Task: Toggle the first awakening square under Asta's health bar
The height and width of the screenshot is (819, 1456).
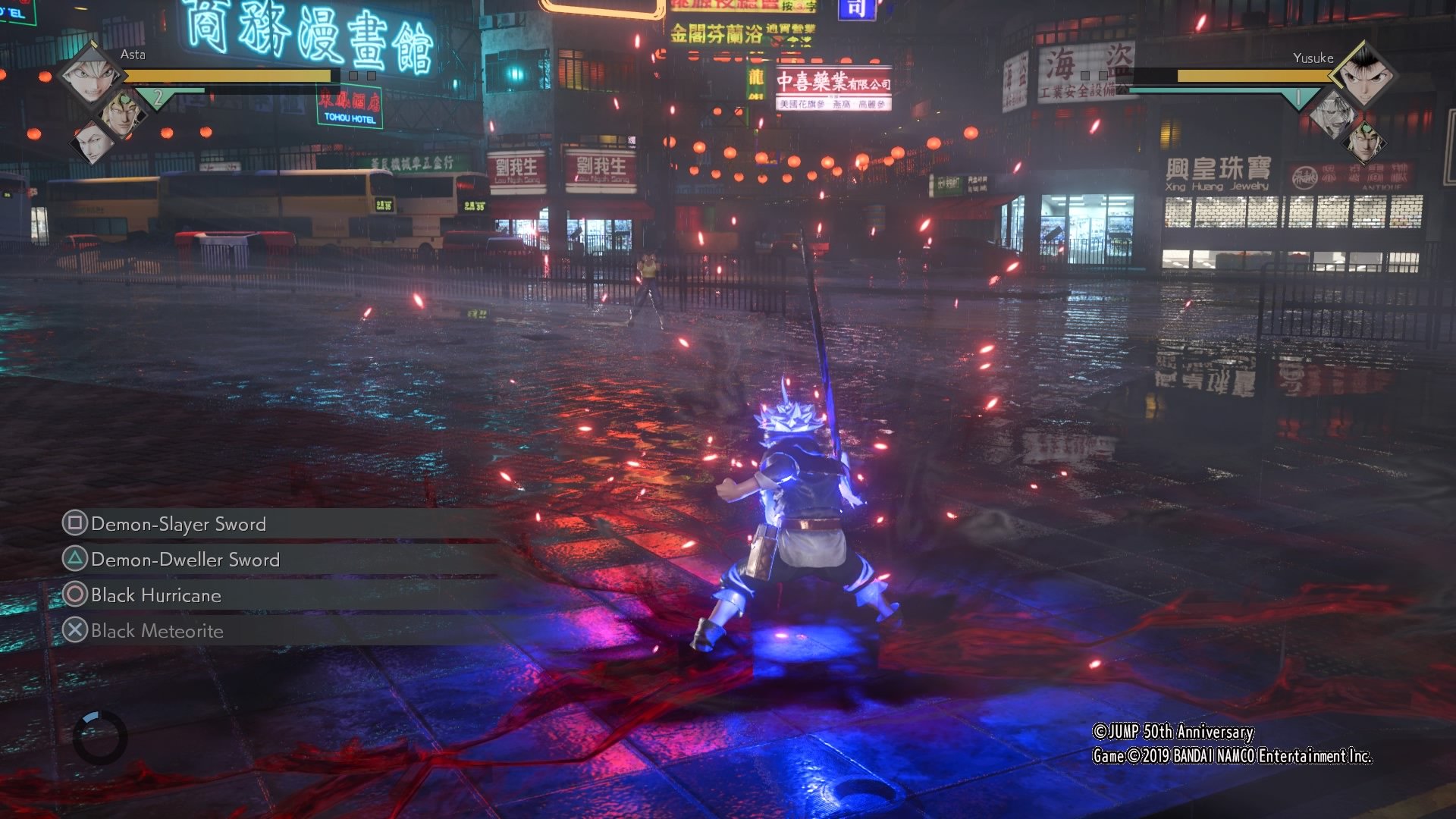Action: (353, 76)
